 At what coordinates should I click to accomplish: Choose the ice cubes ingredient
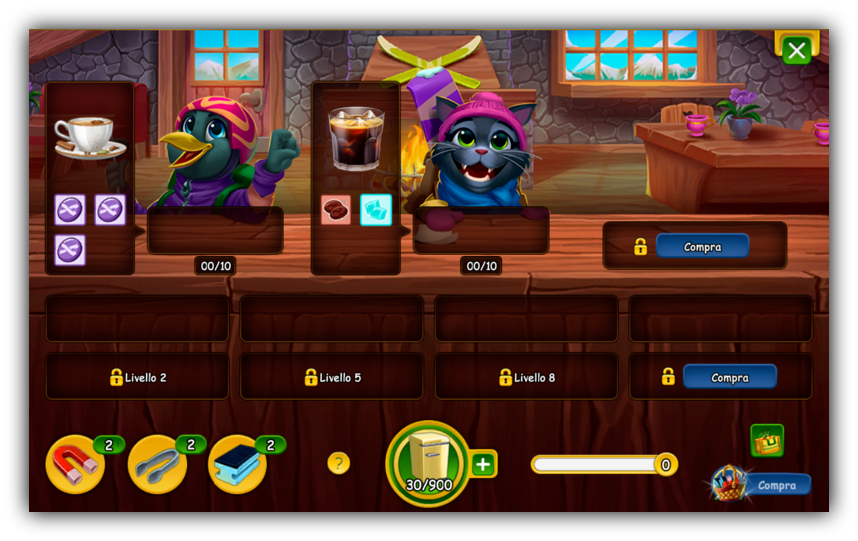pos(375,210)
